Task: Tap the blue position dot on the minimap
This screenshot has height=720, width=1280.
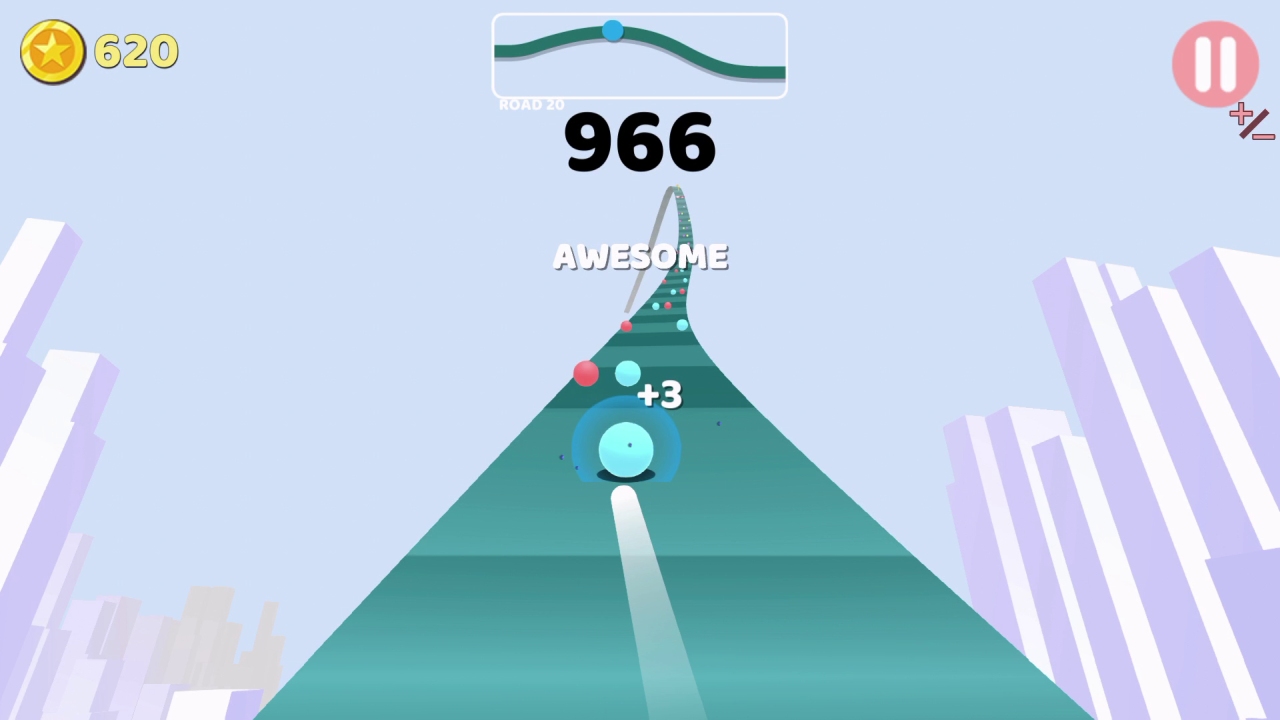Action: click(x=613, y=30)
